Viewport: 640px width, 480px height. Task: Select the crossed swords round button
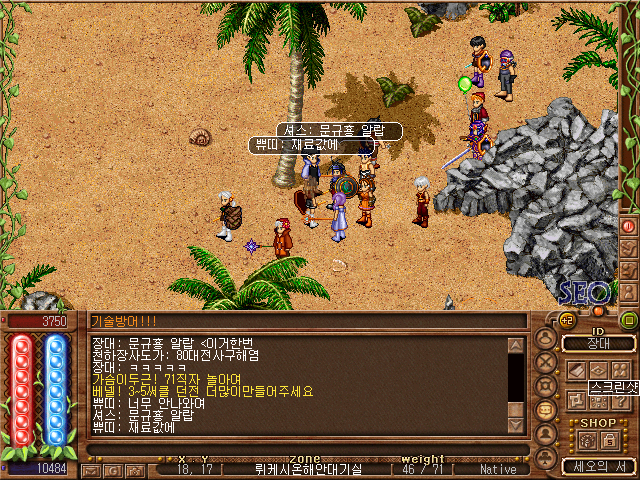[546, 363]
